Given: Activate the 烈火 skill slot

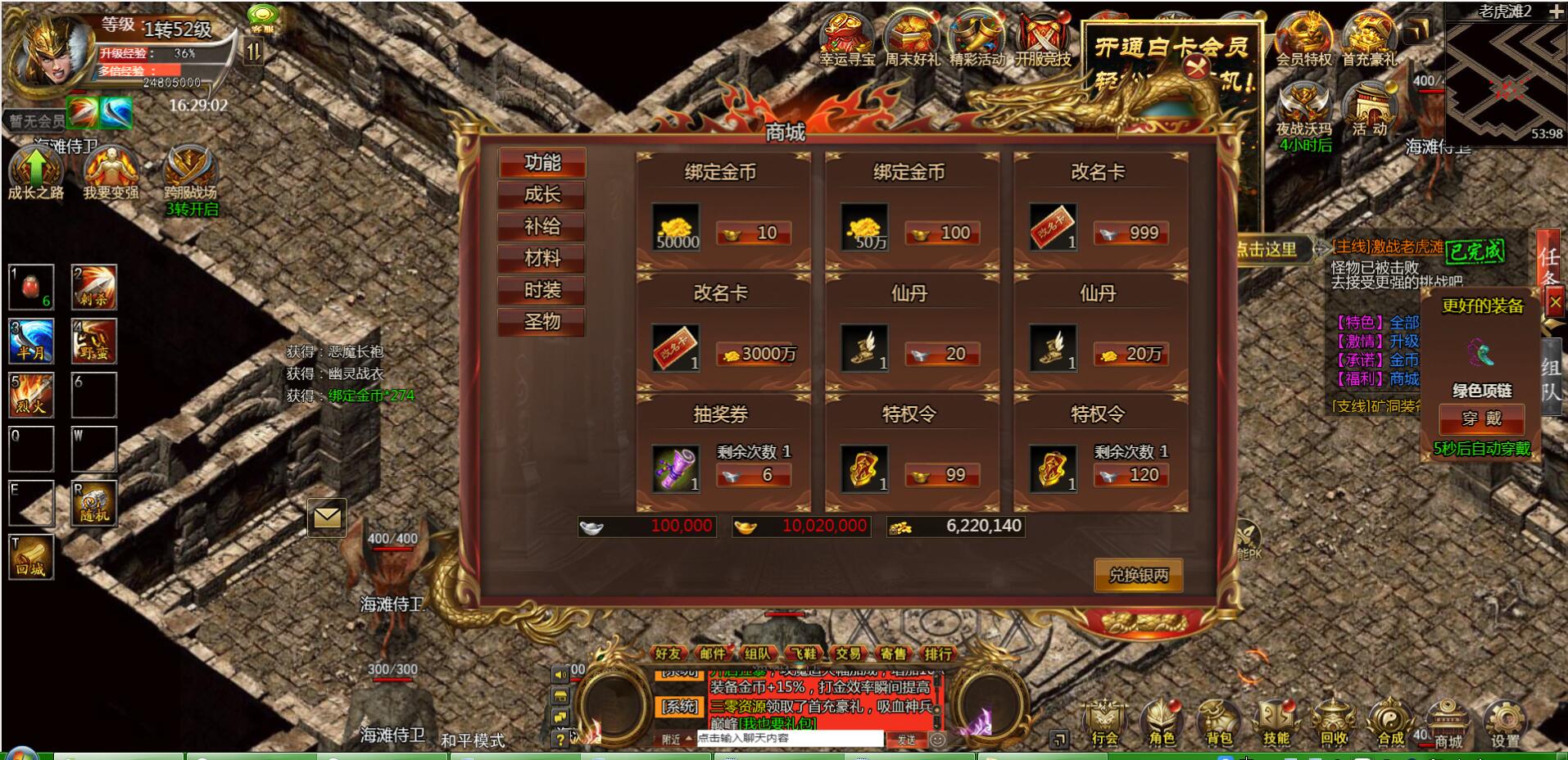Looking at the screenshot, I should 32,395.
